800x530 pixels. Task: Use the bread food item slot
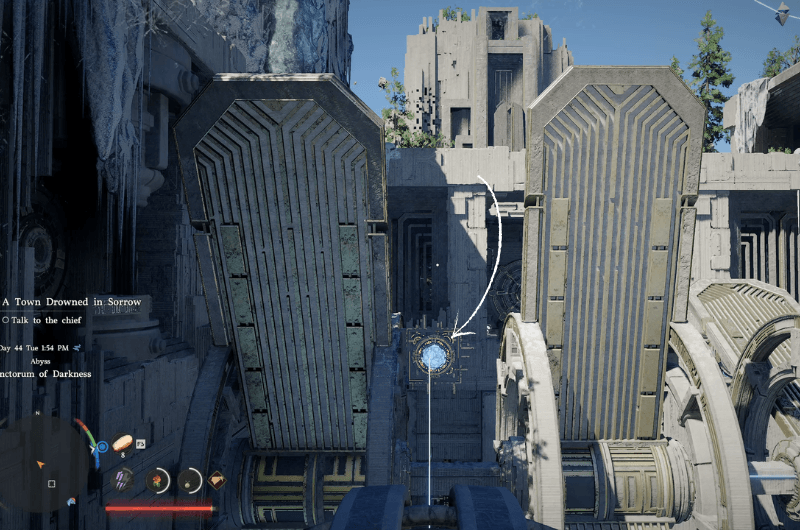tap(123, 442)
